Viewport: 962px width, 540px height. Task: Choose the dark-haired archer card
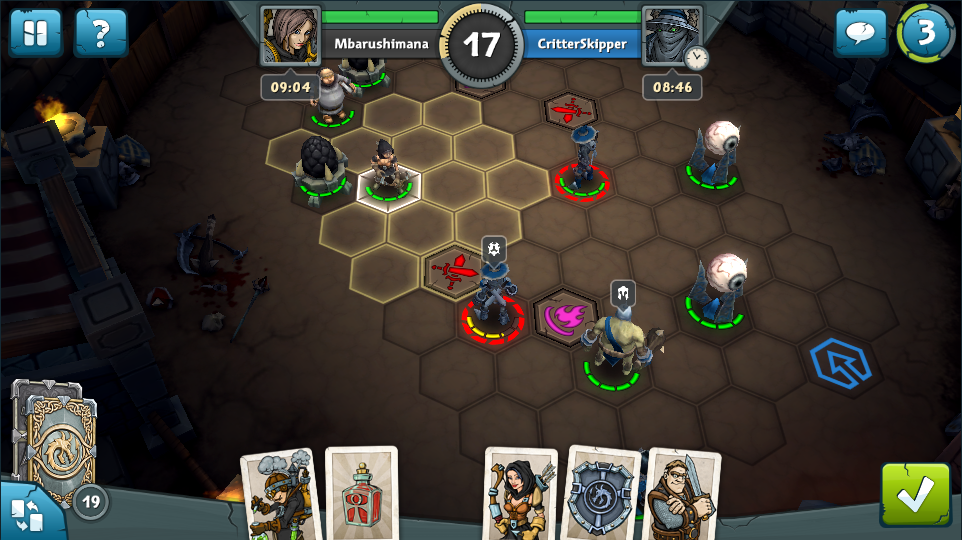click(520, 495)
